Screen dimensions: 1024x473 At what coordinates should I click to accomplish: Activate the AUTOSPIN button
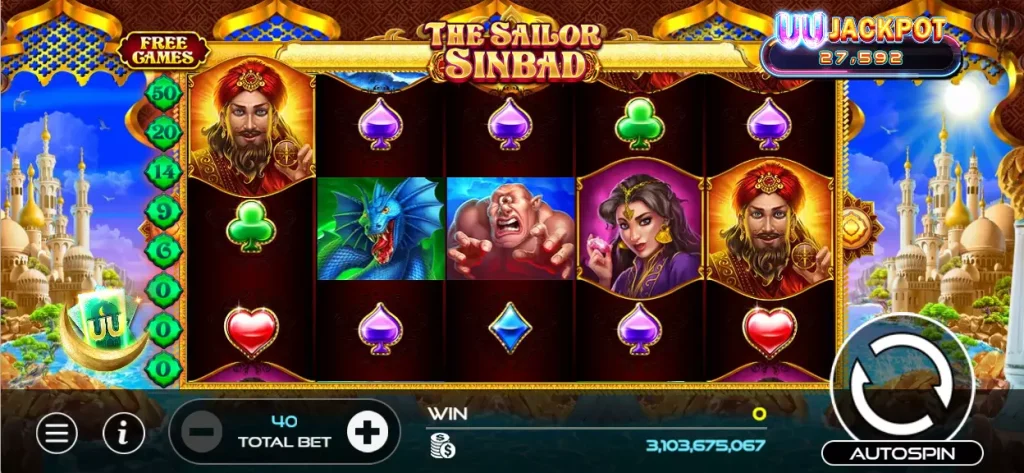tap(902, 453)
